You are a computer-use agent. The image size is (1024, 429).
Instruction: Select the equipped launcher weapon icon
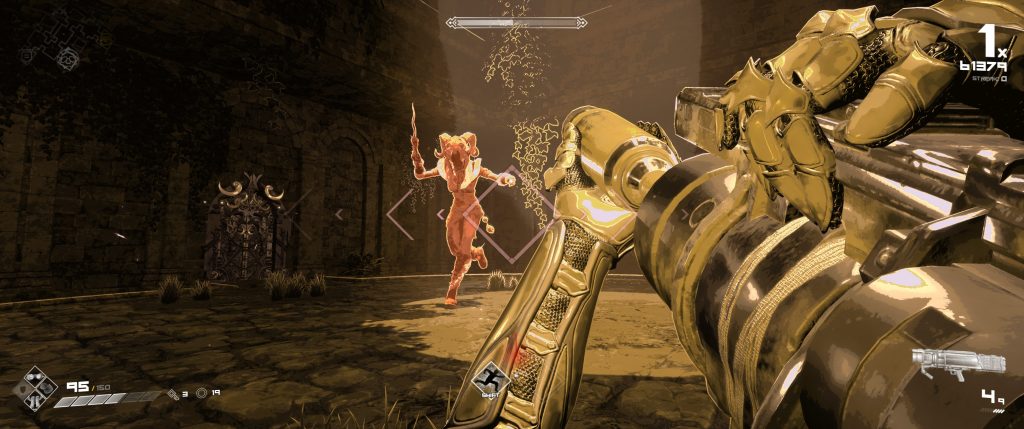(940, 364)
